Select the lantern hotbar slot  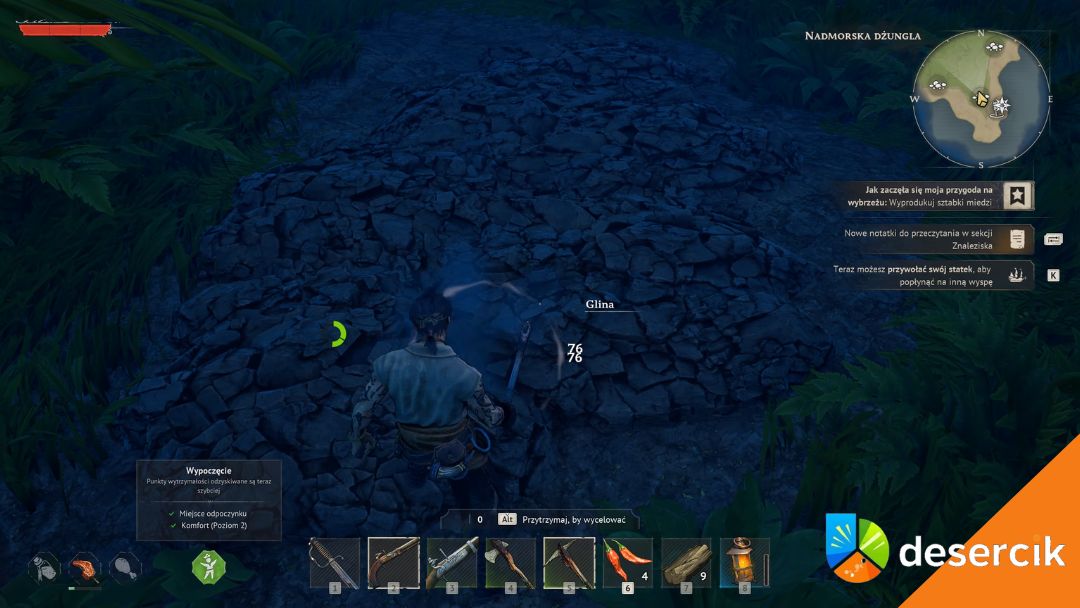[744, 562]
